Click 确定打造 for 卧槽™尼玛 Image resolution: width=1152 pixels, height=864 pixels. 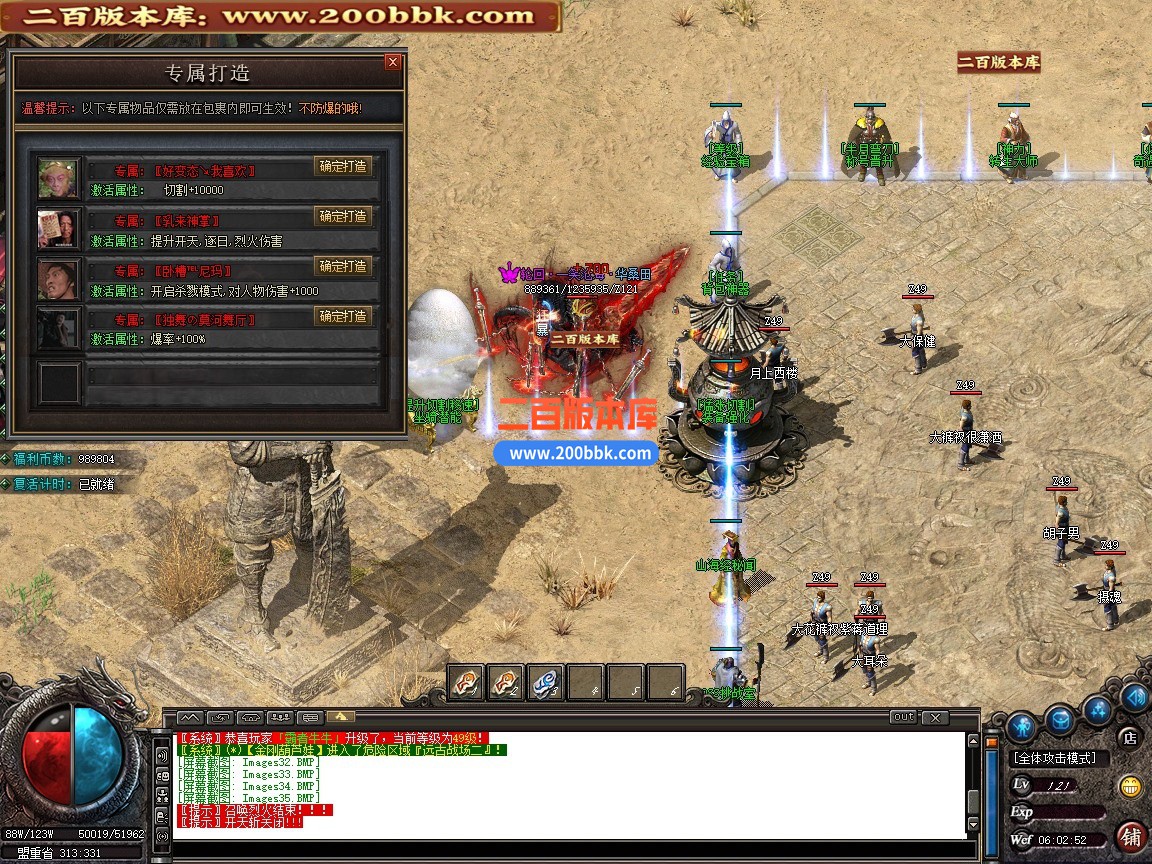342,266
